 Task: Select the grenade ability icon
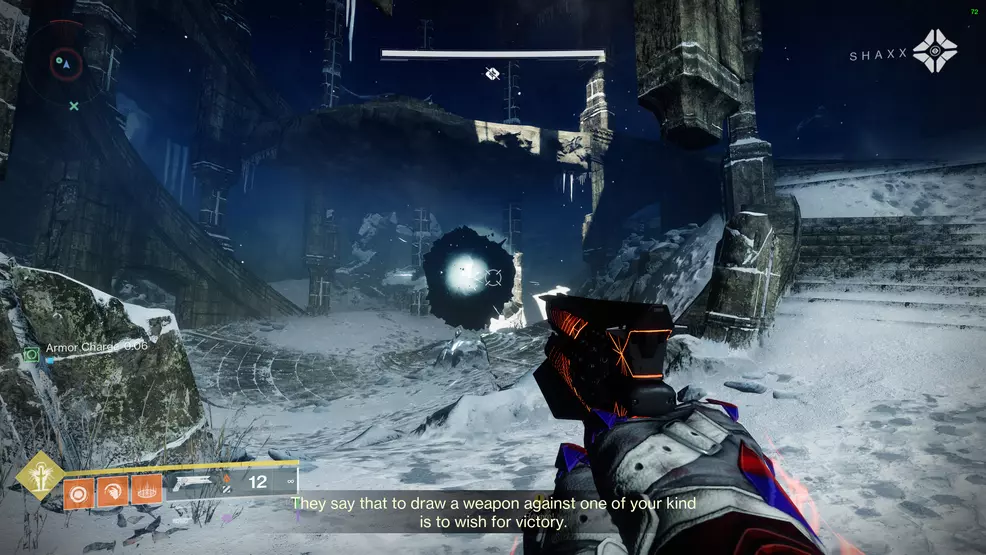point(77,489)
